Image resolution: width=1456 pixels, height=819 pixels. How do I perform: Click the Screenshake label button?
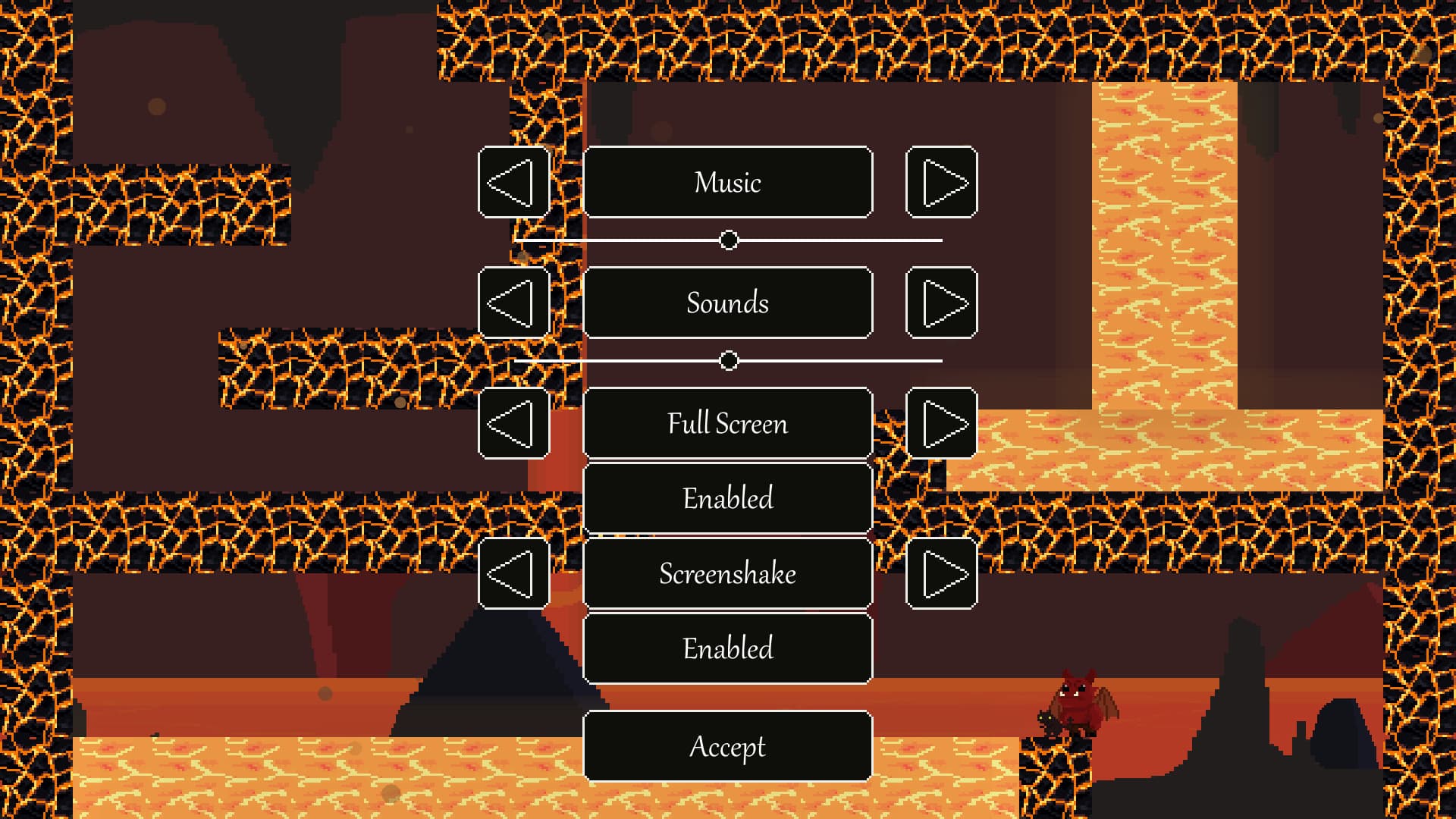click(x=728, y=573)
